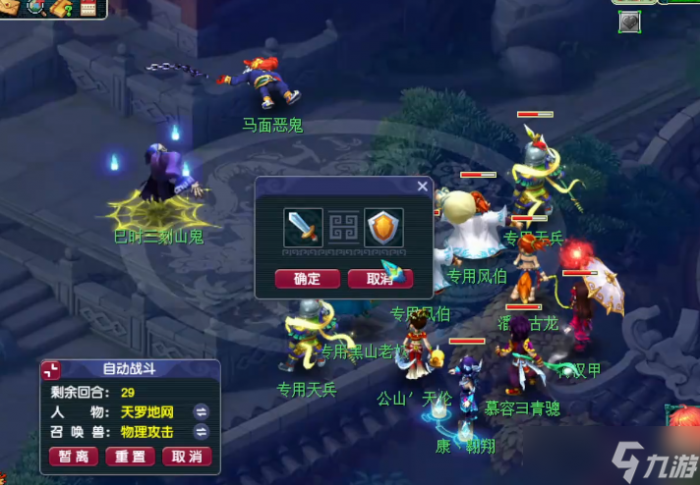Pause auto-battle with the 暂离 button

coord(73,456)
